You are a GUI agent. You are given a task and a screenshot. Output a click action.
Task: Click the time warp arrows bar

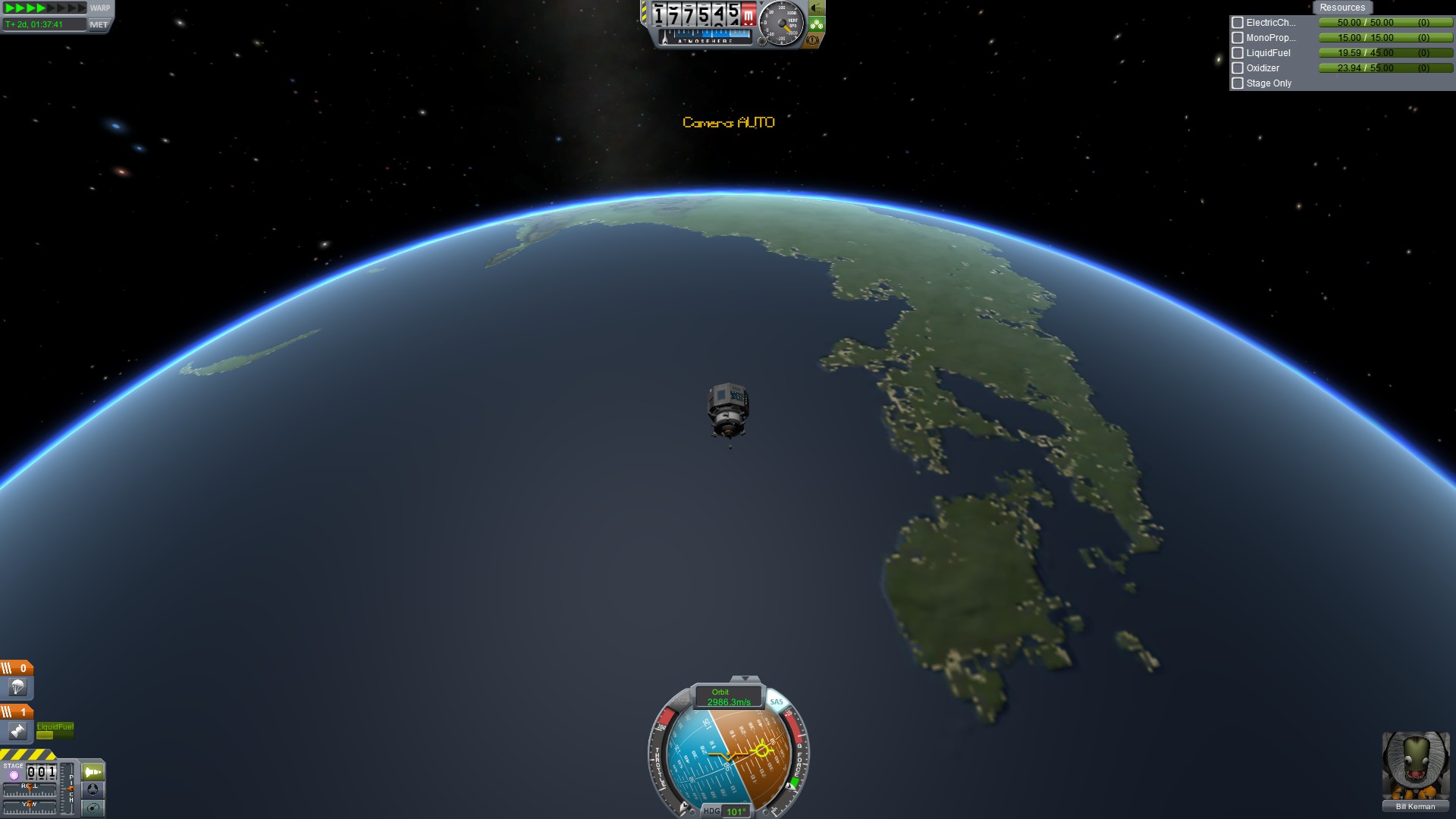coord(45,8)
